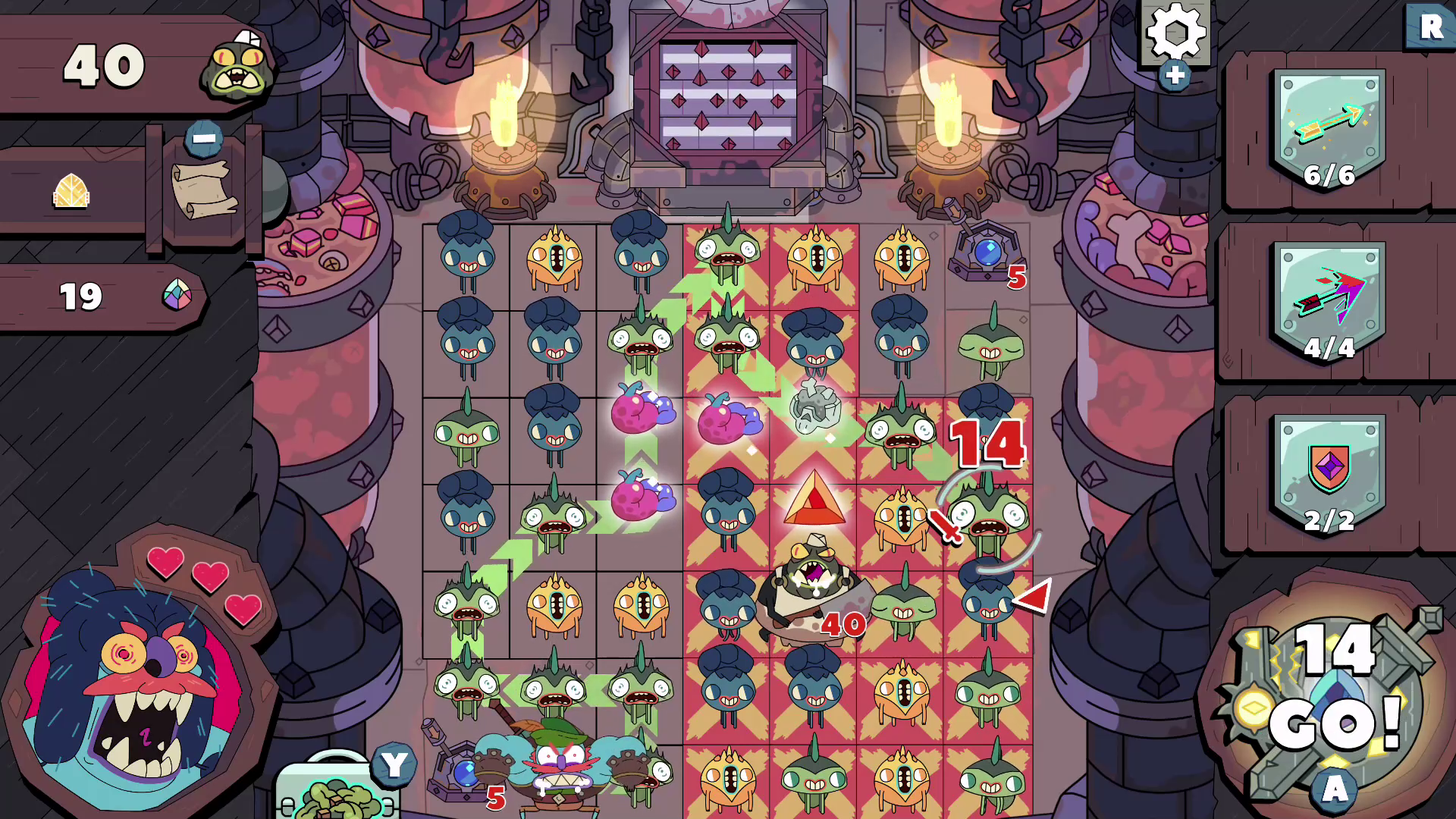Click the zombie face next to the 40 counter
Image resolution: width=1456 pixels, height=819 pixels.
pos(237,67)
